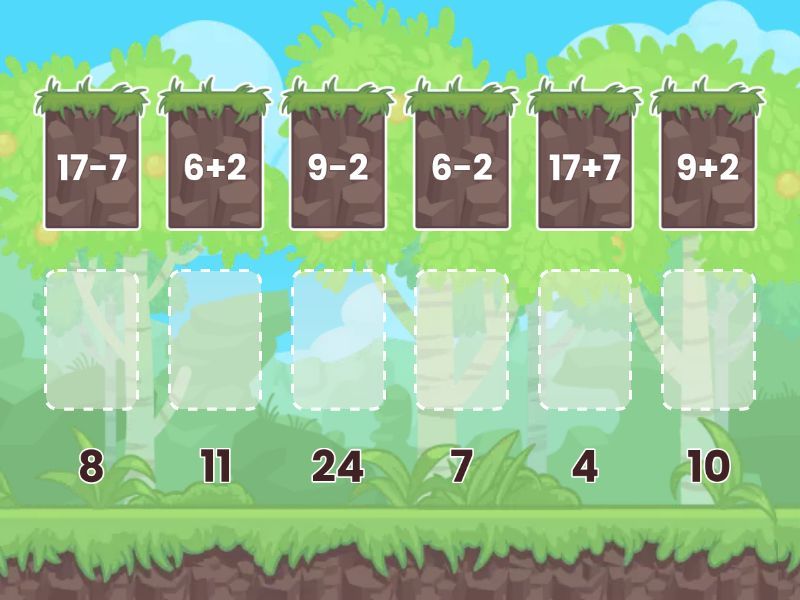Select the answer number 11
Viewport: 800px width, 600px height.
pyautogui.click(x=215, y=466)
